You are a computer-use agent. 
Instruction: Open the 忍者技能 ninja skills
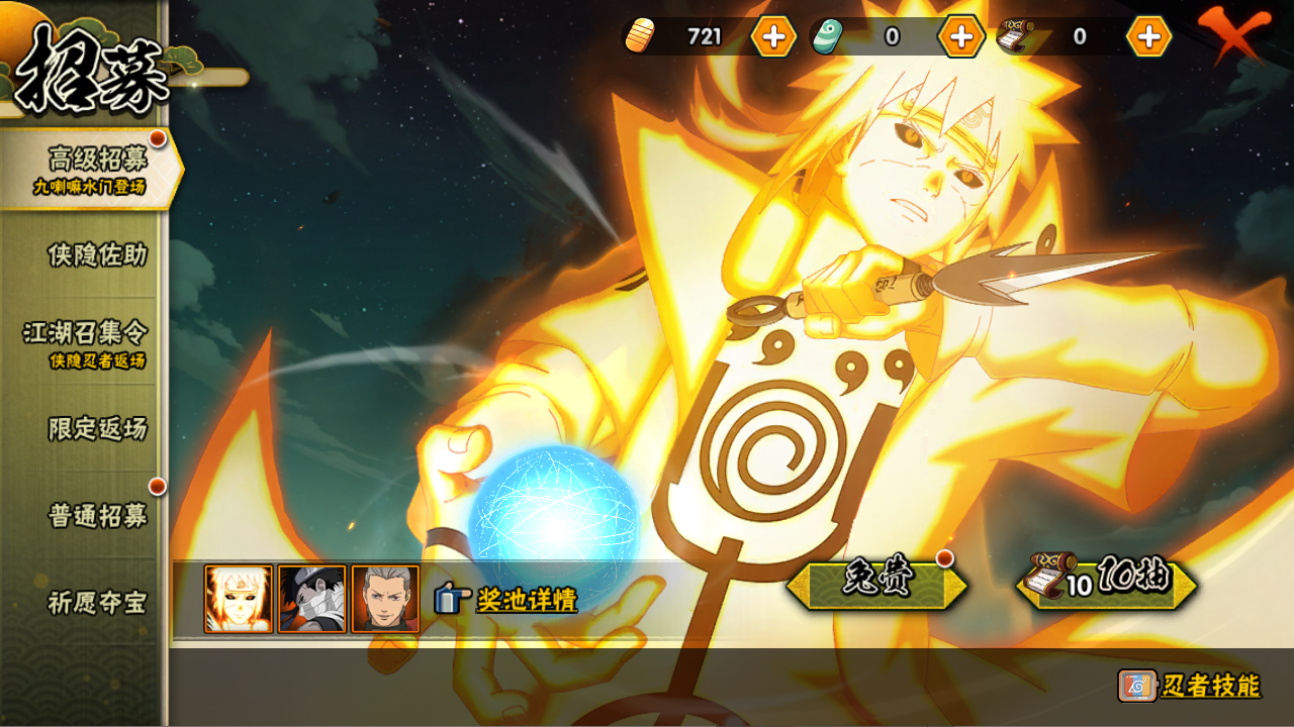1190,686
